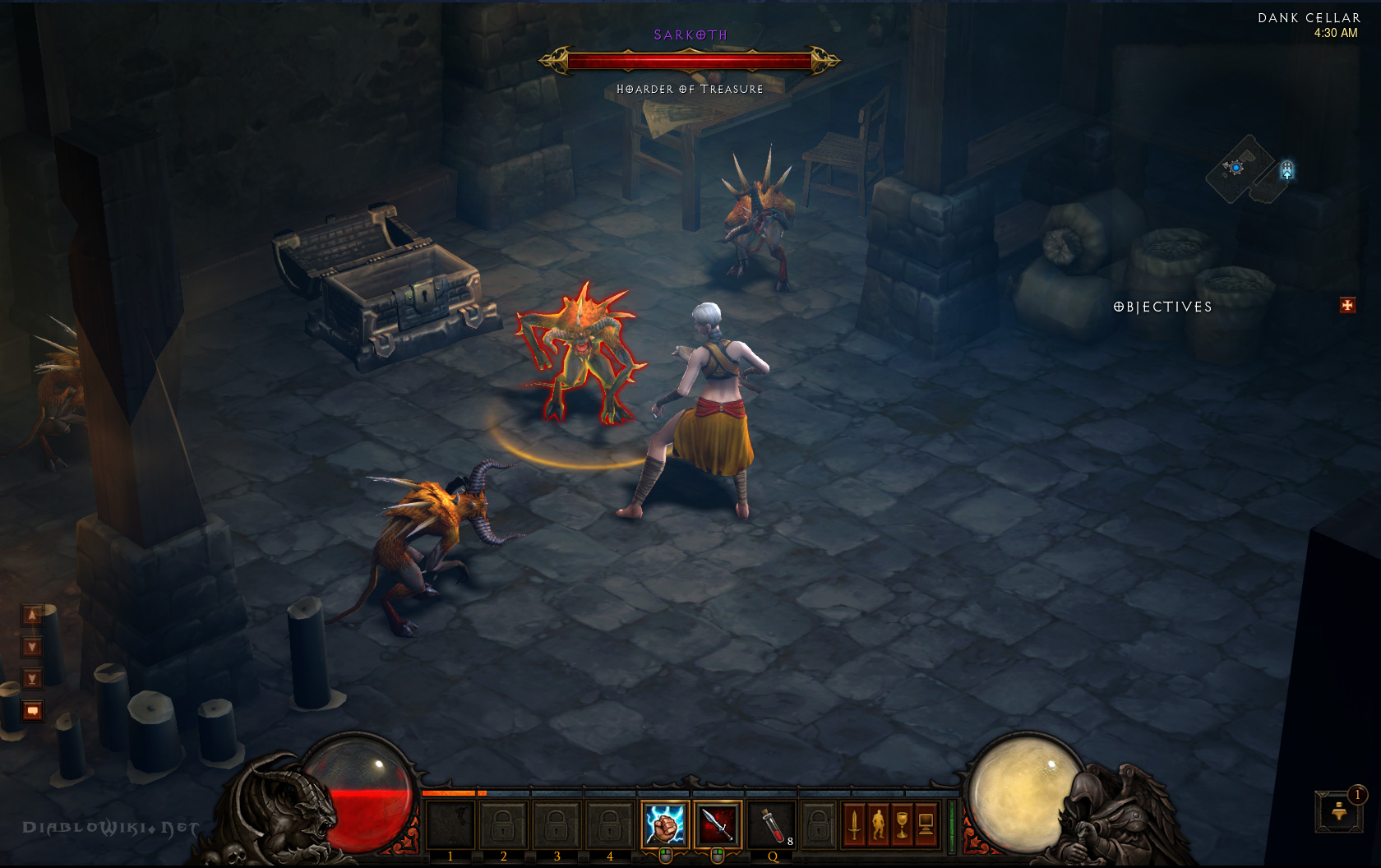
Task: Select the dagger attack skill
Action: point(717,824)
